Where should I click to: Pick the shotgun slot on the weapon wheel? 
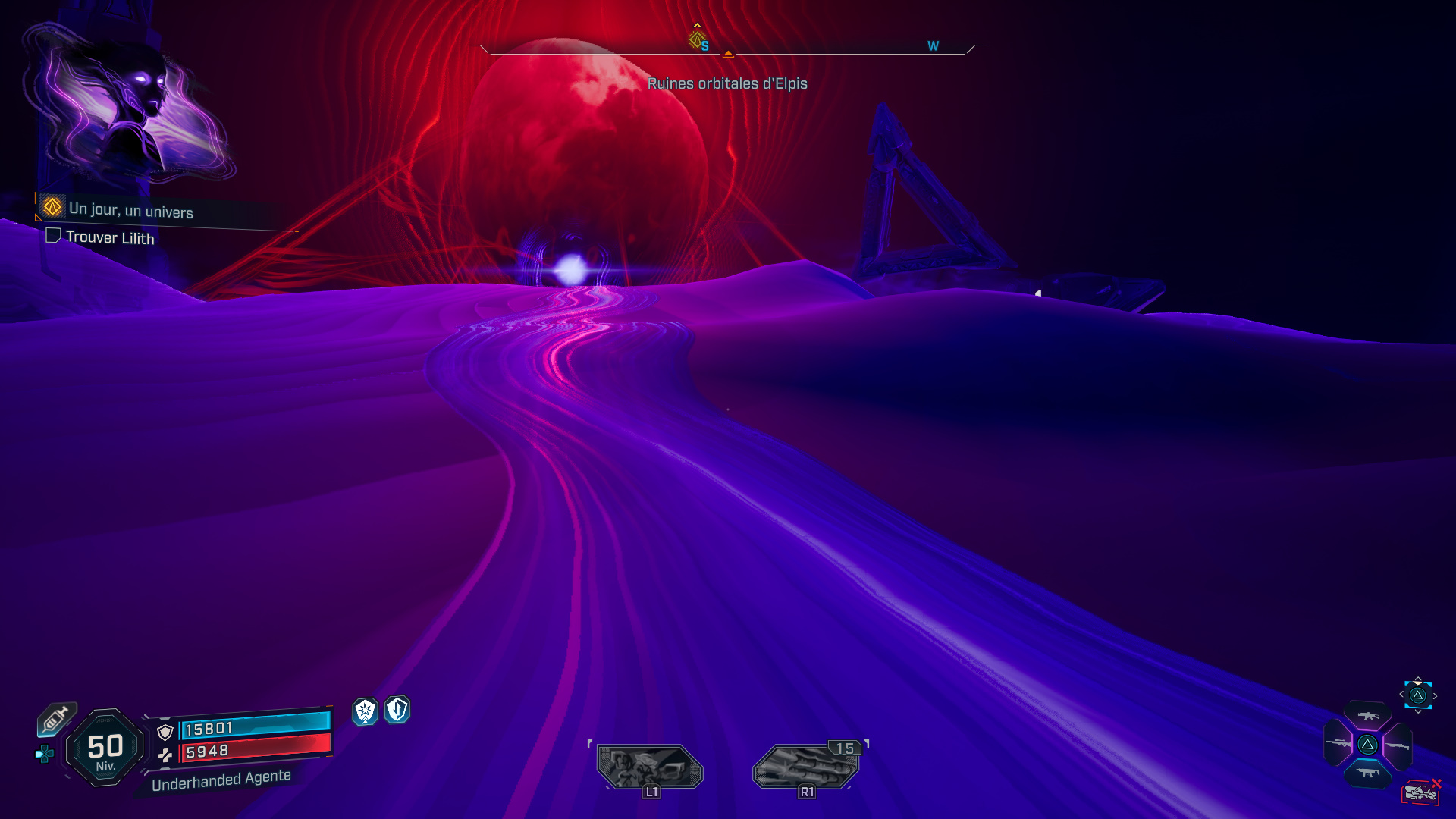point(1398,745)
